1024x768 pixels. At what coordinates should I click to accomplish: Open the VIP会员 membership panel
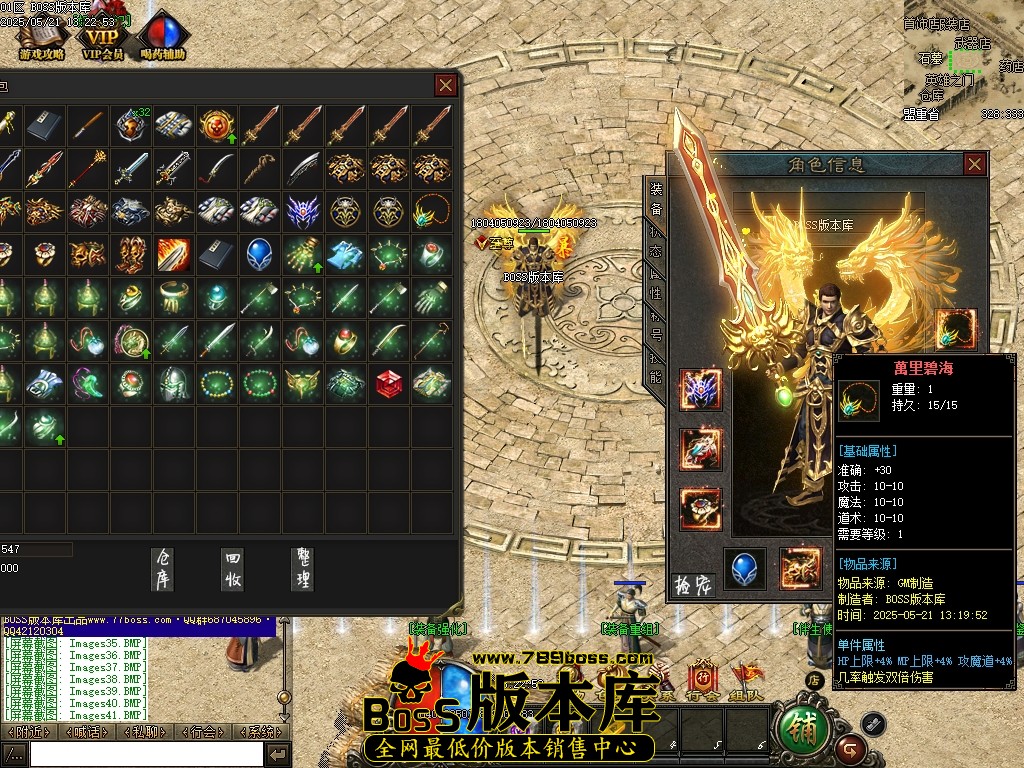pyautogui.click(x=102, y=38)
